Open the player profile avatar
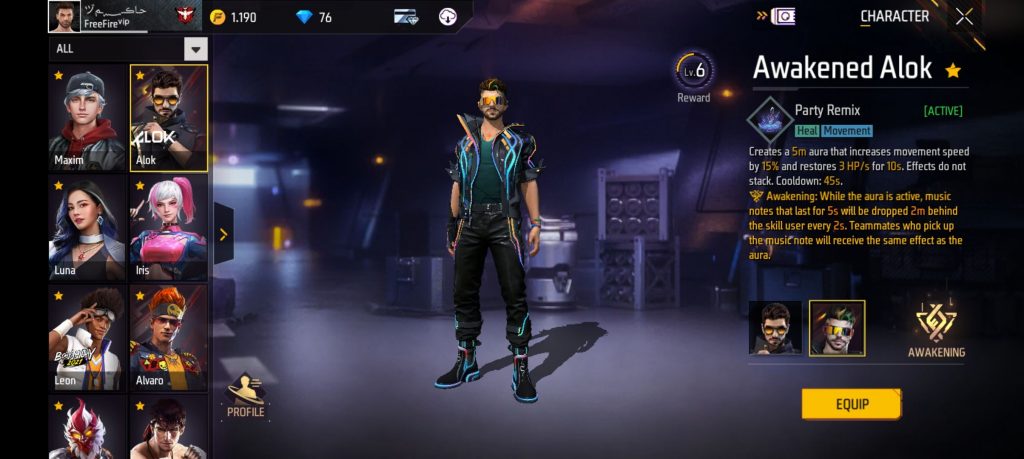This screenshot has width=1024, height=459. pos(64,16)
